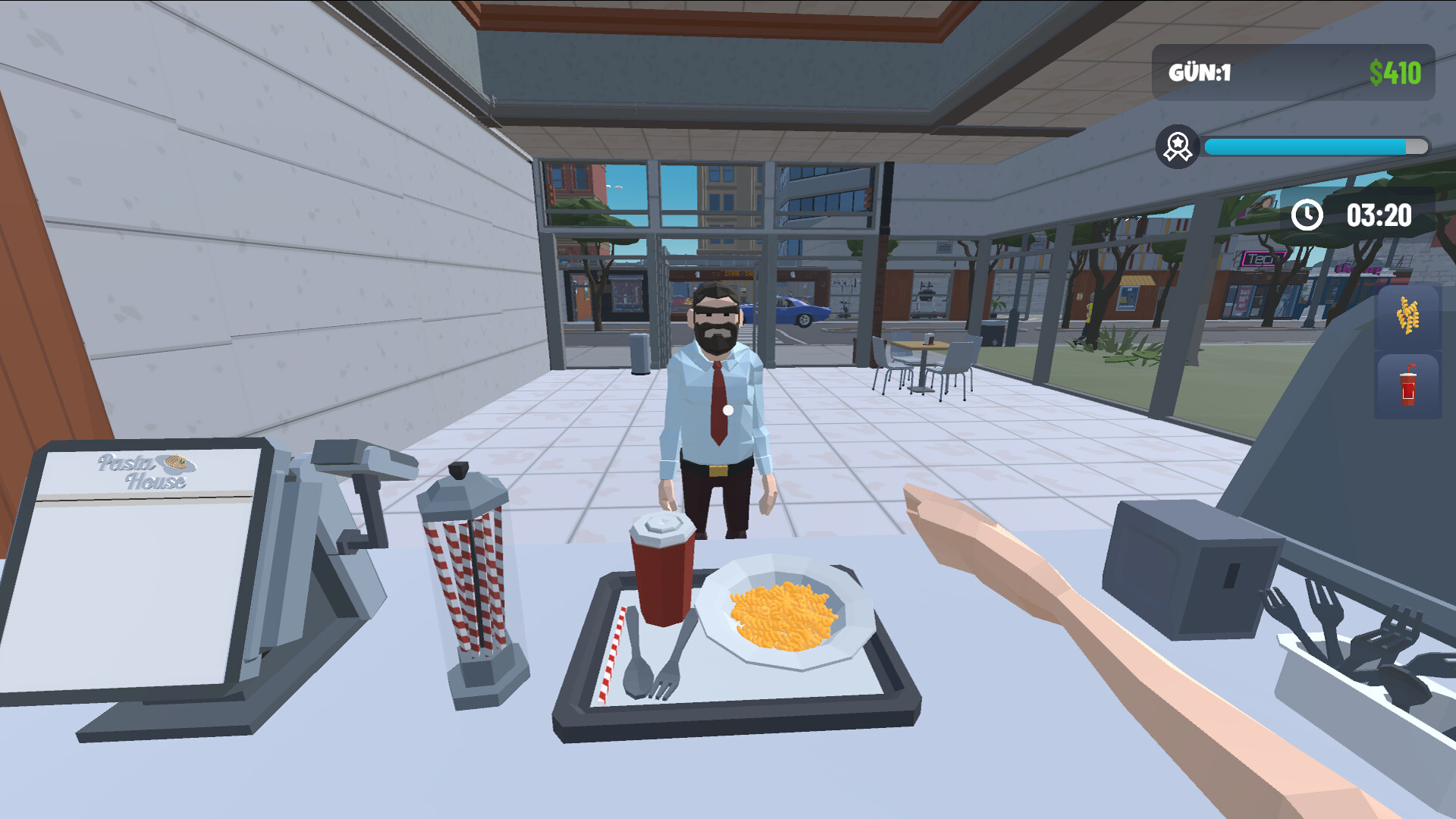Click the clock icon next to the timer

[x=1306, y=216]
